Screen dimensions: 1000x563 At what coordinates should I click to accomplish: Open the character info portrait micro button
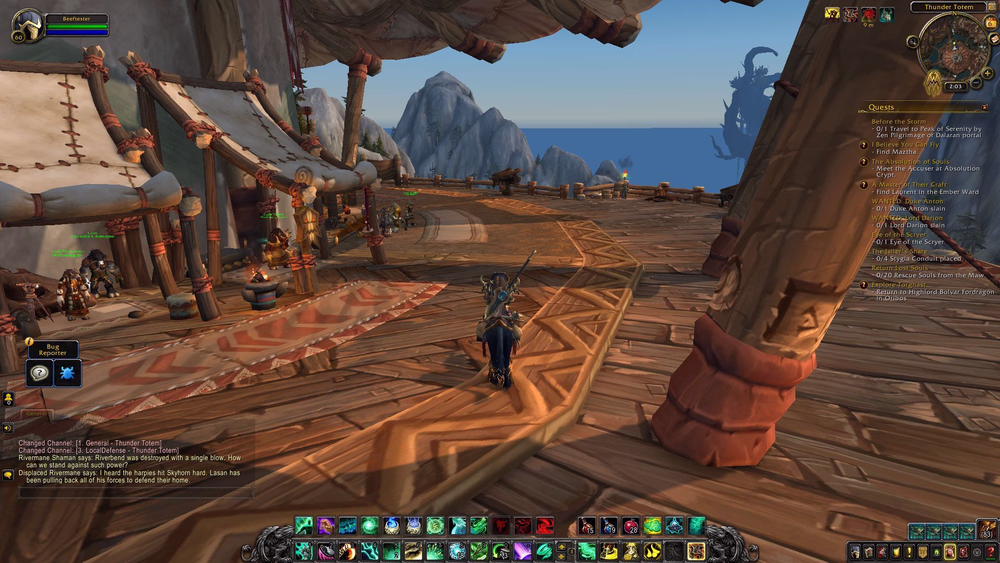click(856, 552)
